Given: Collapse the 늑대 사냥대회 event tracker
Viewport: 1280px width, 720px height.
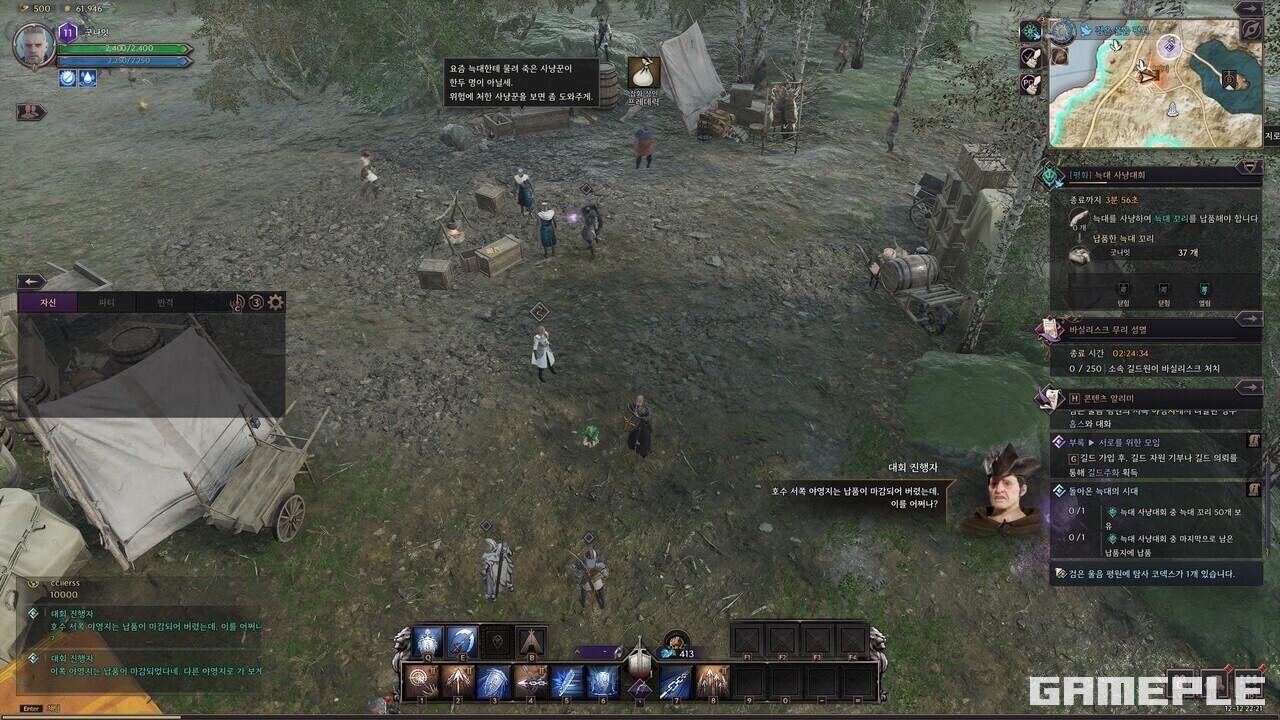Looking at the screenshot, I should (x=1249, y=167).
